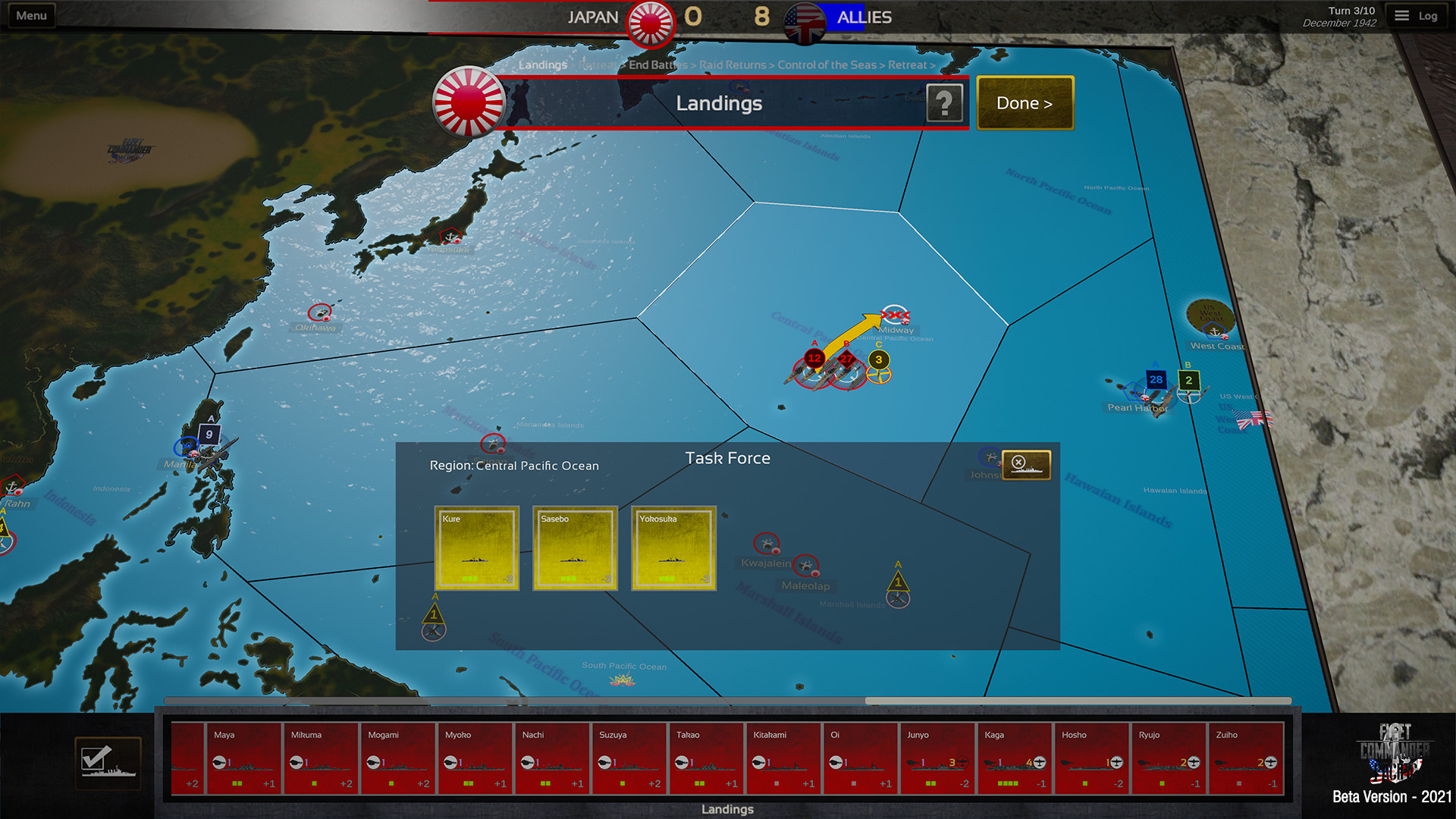
Task: Click the remove-ship button on Task Force panel
Action: point(1025,464)
